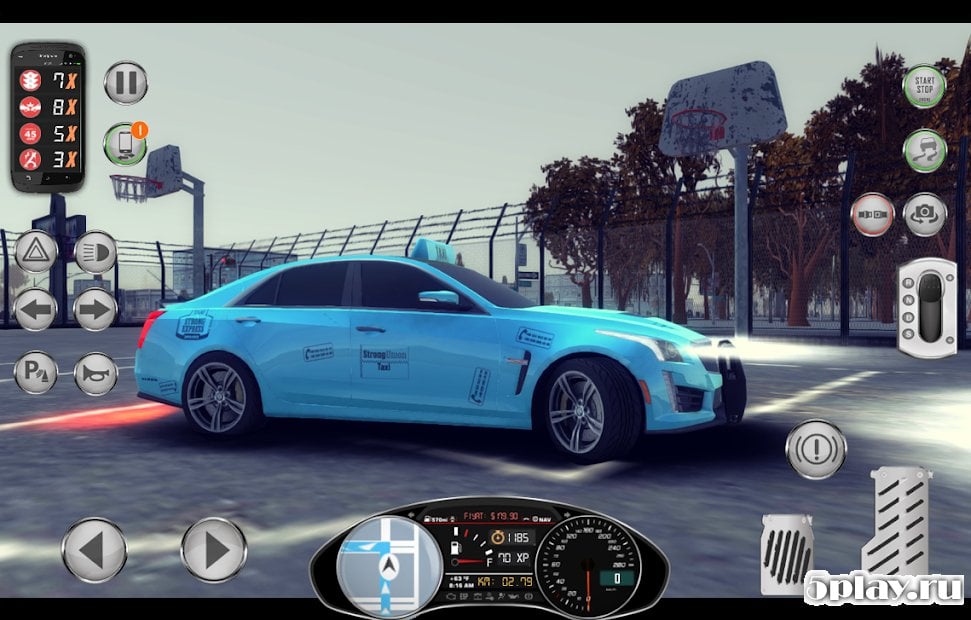Activate the right turn signal
Screen dimensions: 971x620
coord(96,309)
